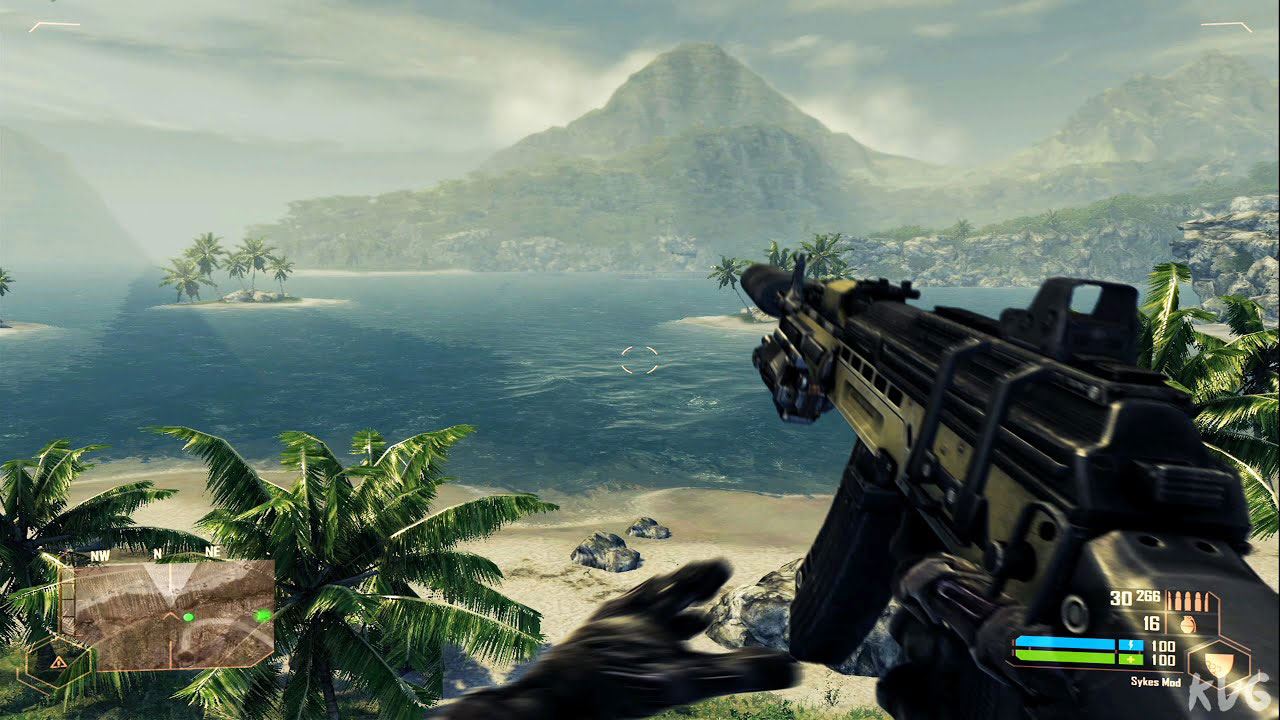Open the terrain minimap

pos(168,613)
